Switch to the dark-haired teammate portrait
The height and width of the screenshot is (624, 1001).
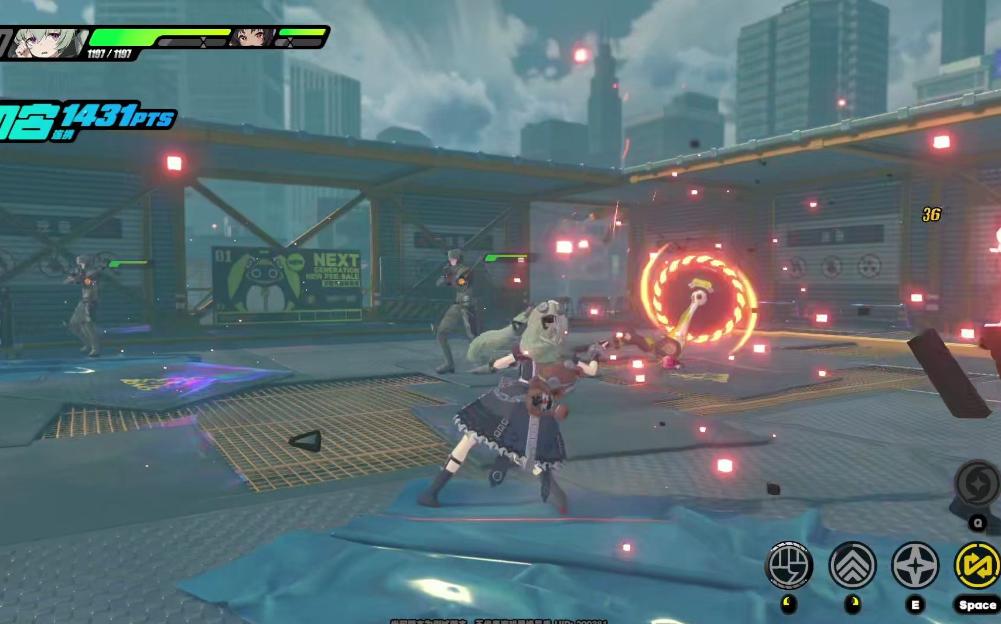pyautogui.click(x=252, y=38)
